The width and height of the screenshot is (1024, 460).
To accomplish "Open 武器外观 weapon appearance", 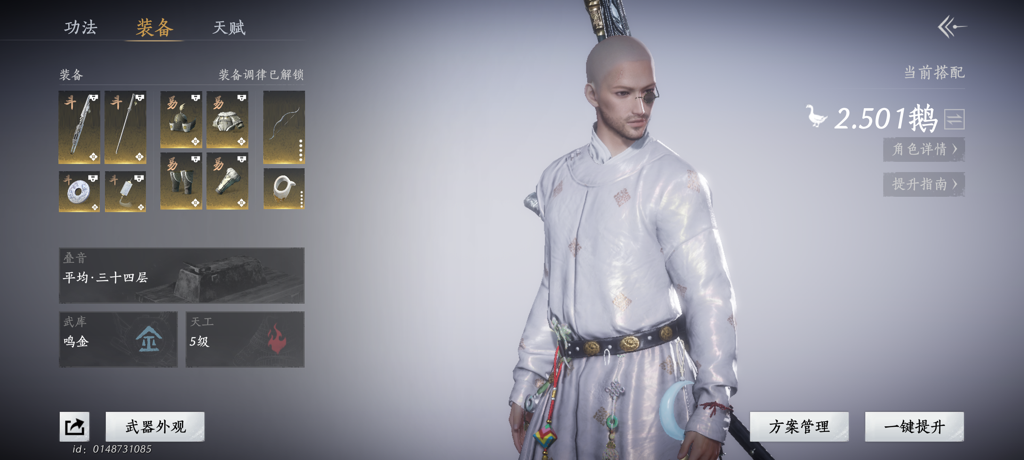I will click(x=155, y=427).
